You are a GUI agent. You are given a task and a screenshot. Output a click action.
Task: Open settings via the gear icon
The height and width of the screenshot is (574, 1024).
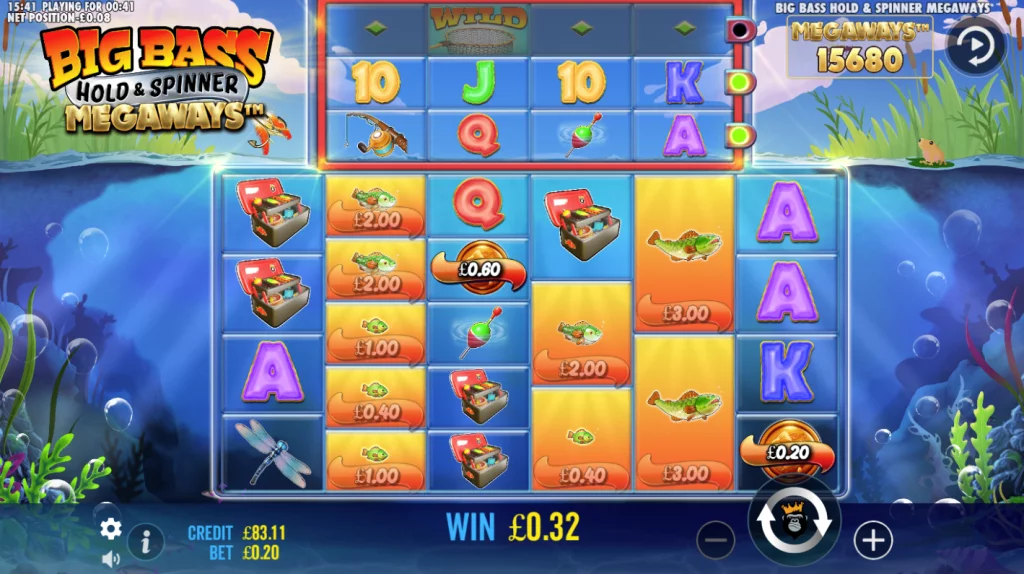click(111, 529)
